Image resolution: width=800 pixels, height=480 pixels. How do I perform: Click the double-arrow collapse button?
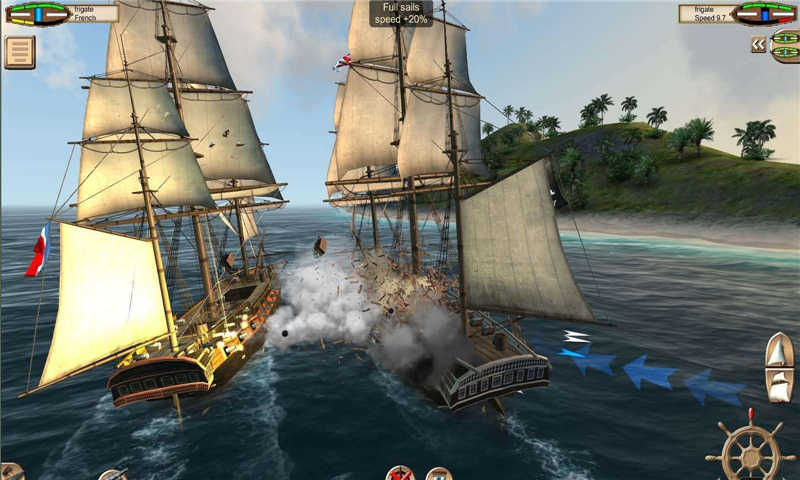click(759, 44)
